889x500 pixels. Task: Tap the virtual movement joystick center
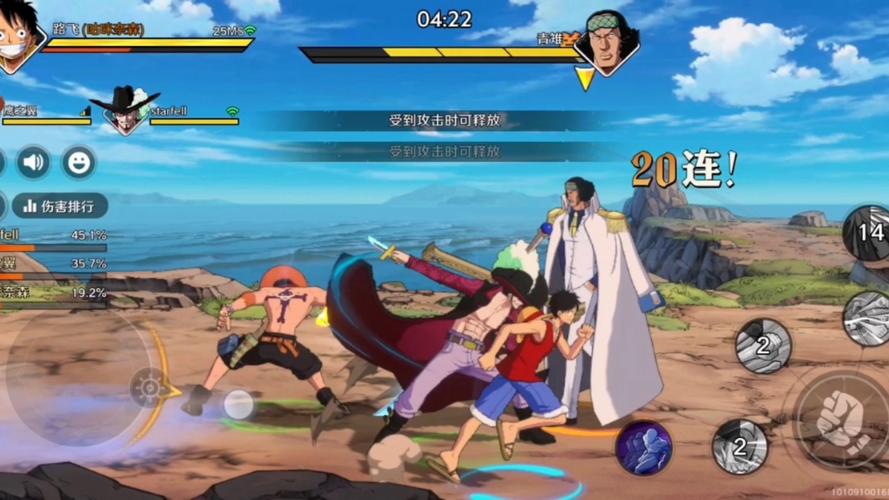(150, 386)
